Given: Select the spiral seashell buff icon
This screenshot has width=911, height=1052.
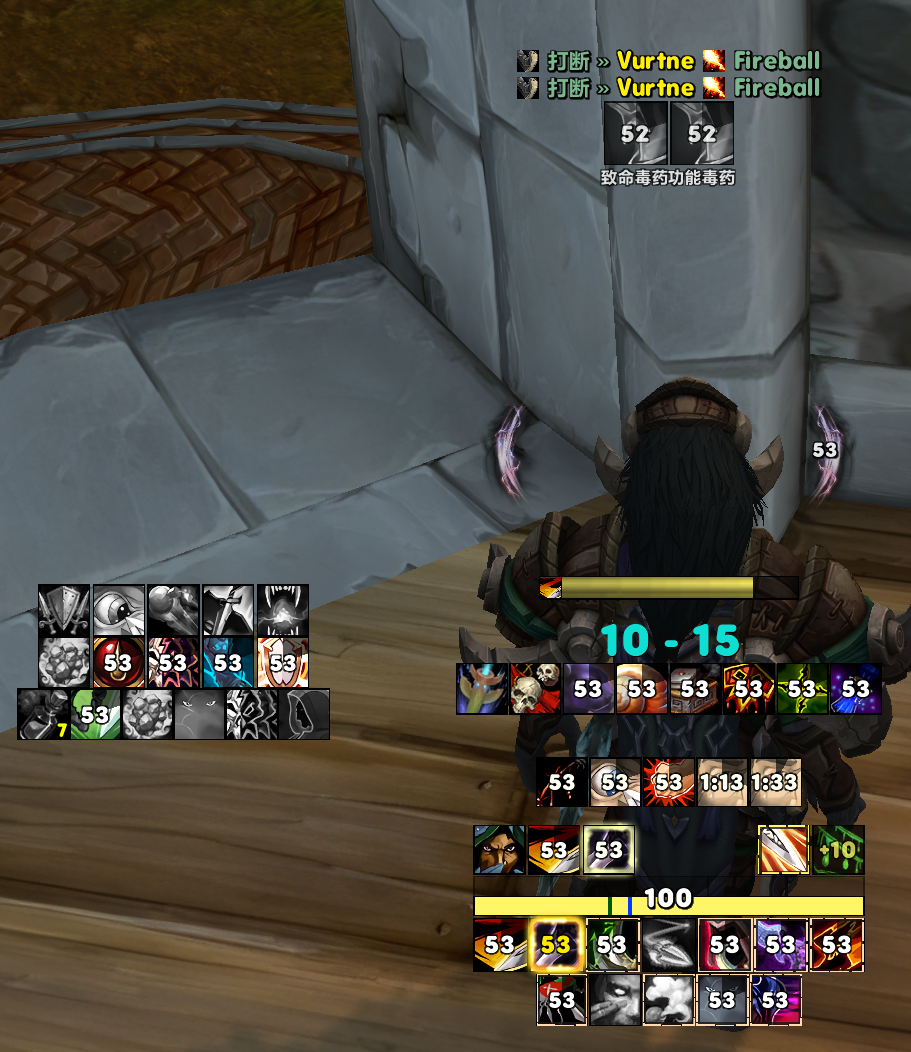Looking at the screenshot, I should pyautogui.click(x=642, y=688).
